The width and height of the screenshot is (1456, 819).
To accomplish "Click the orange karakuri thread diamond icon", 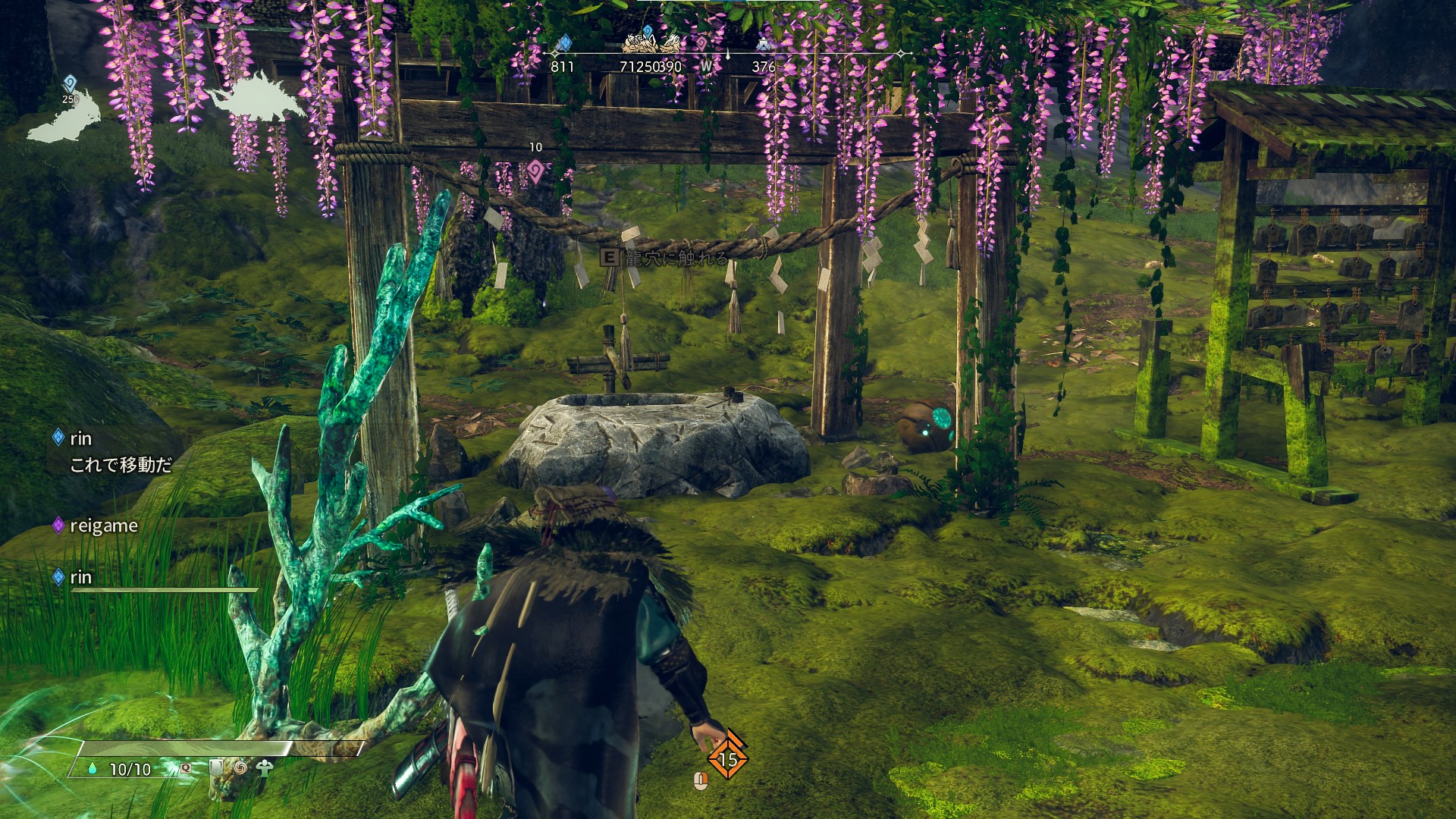I will tap(727, 756).
